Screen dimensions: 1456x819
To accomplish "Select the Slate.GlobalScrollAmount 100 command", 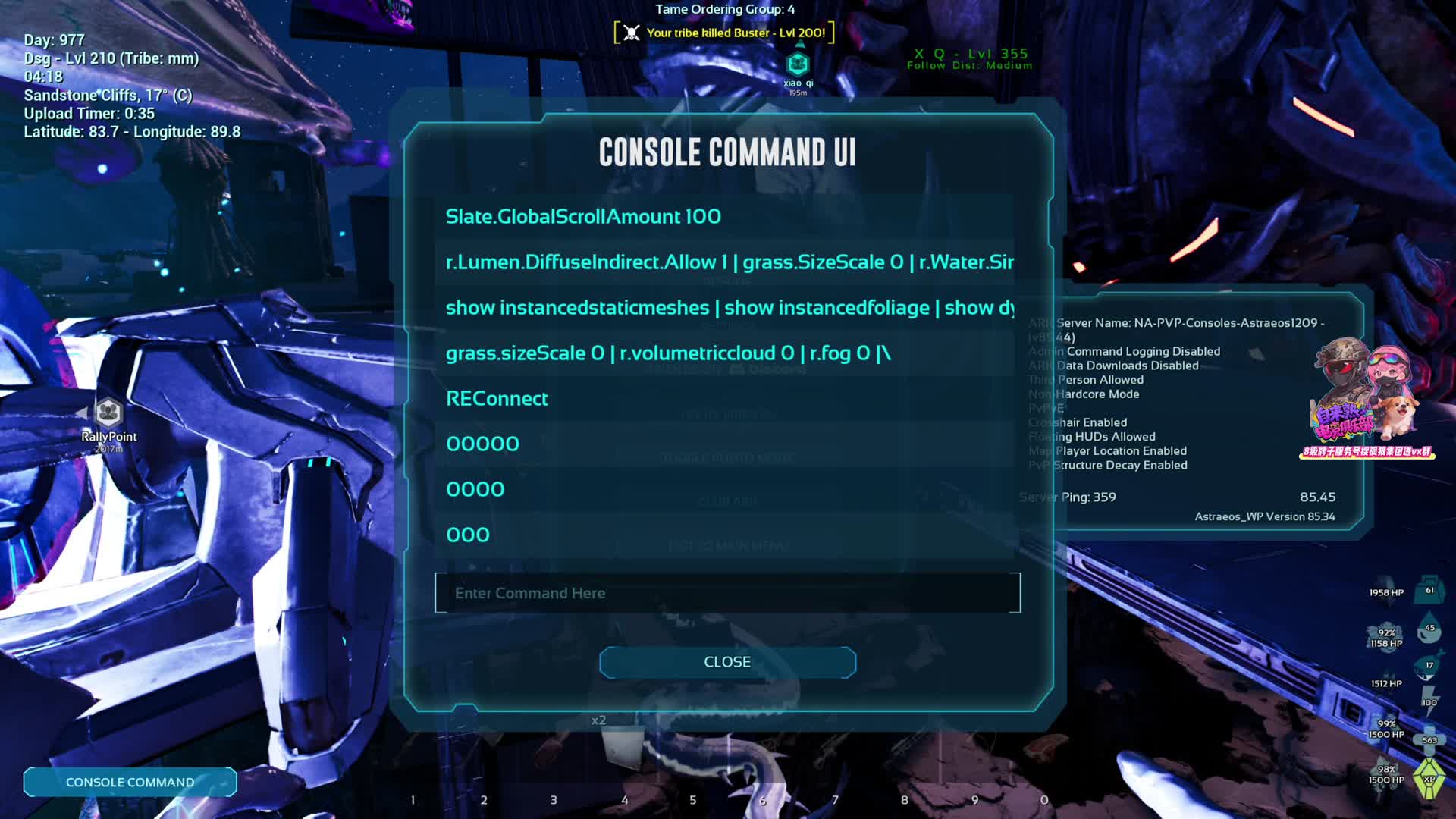I will (x=583, y=217).
